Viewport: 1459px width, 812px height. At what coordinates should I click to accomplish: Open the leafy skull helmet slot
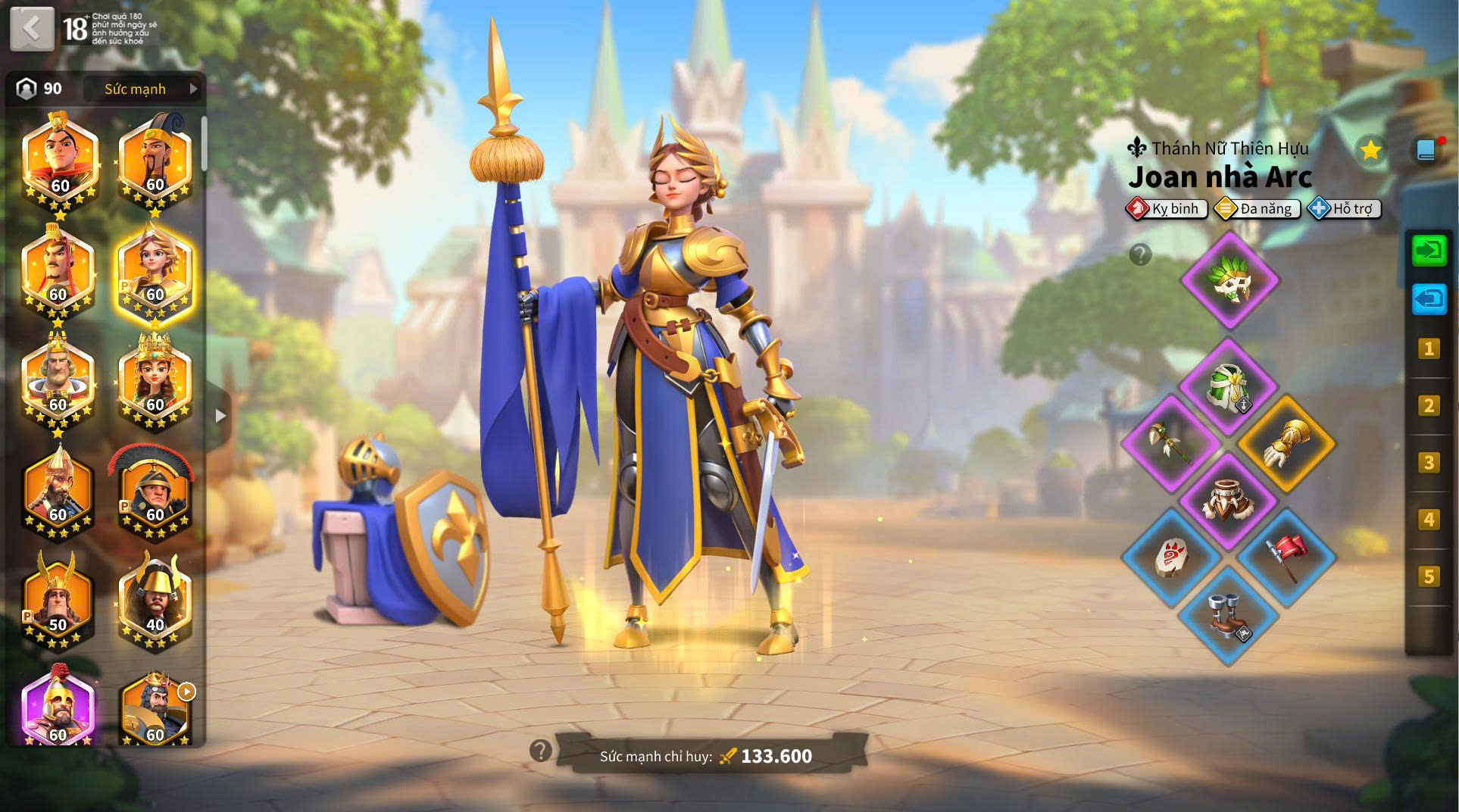coord(1229,280)
